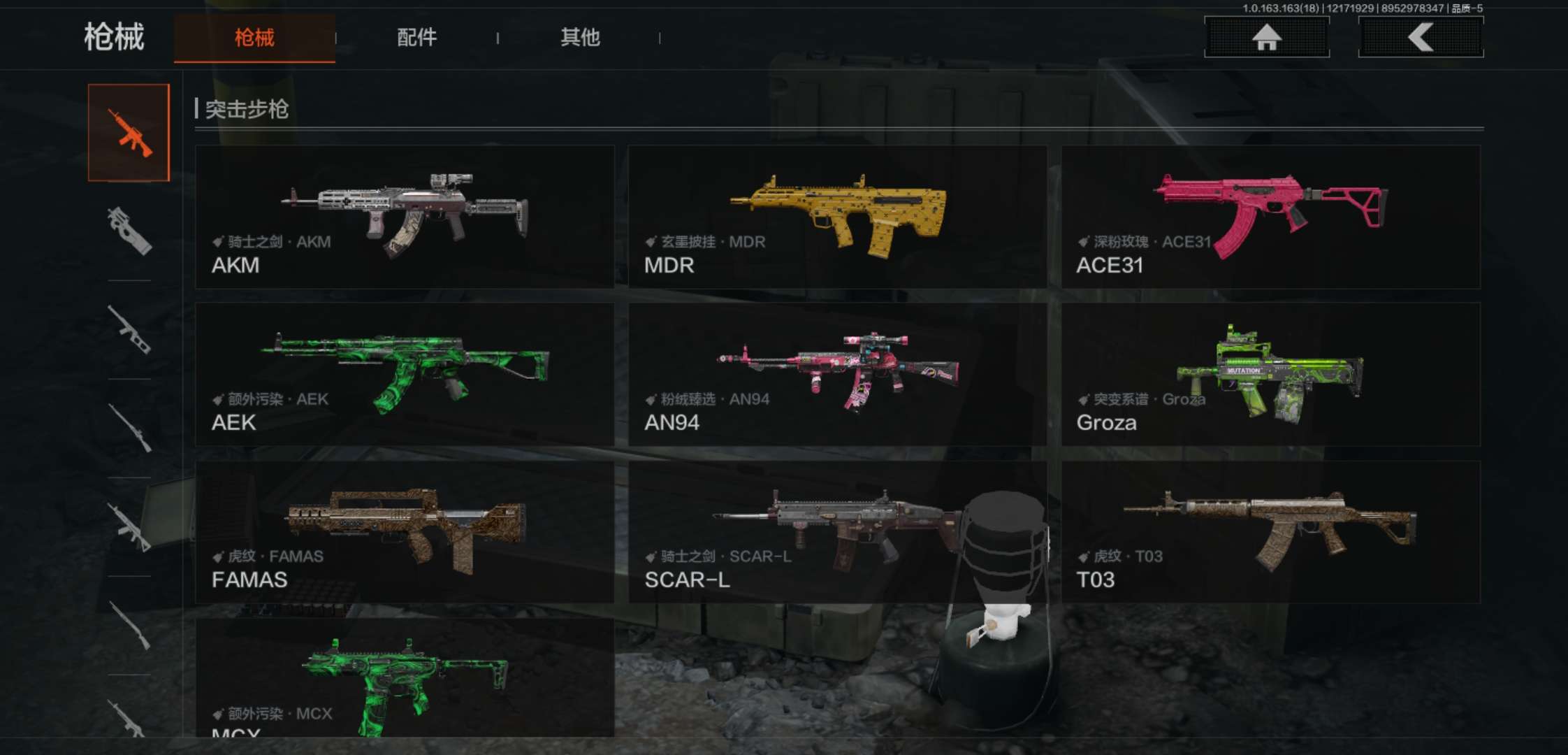Select the yellow MDR rifle

click(x=837, y=217)
